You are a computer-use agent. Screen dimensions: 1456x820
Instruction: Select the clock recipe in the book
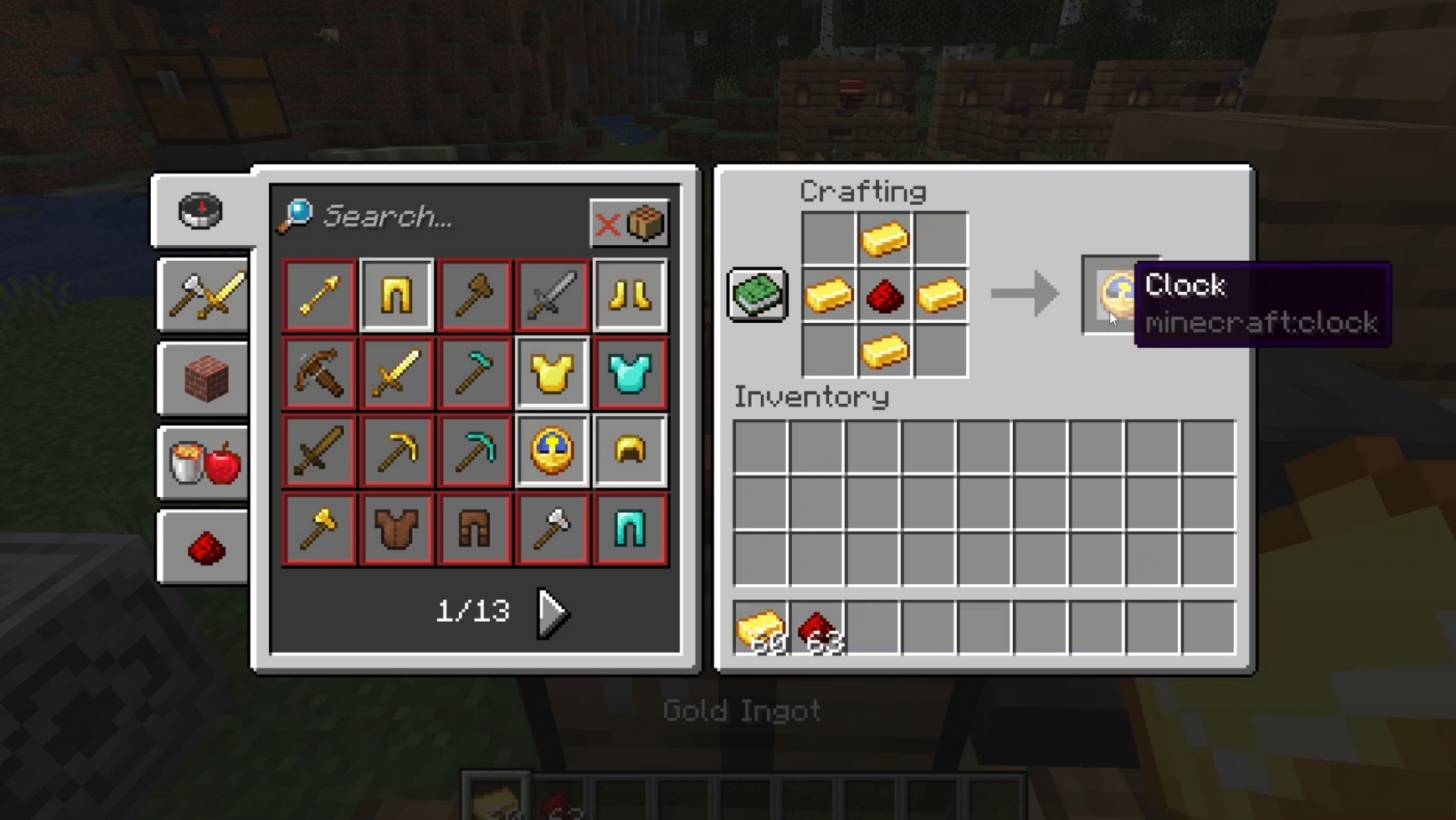[551, 451]
